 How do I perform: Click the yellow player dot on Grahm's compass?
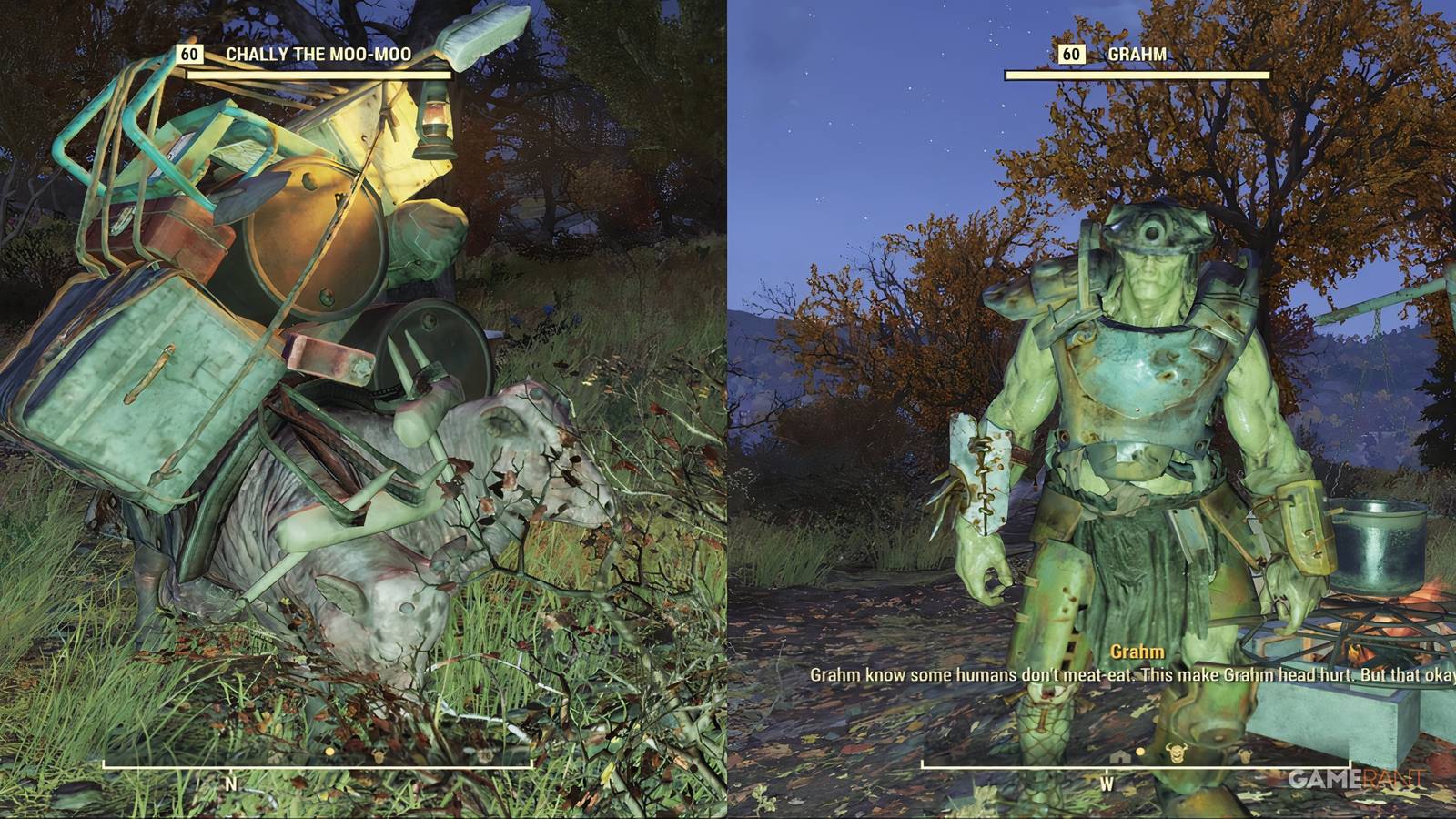click(x=1140, y=753)
